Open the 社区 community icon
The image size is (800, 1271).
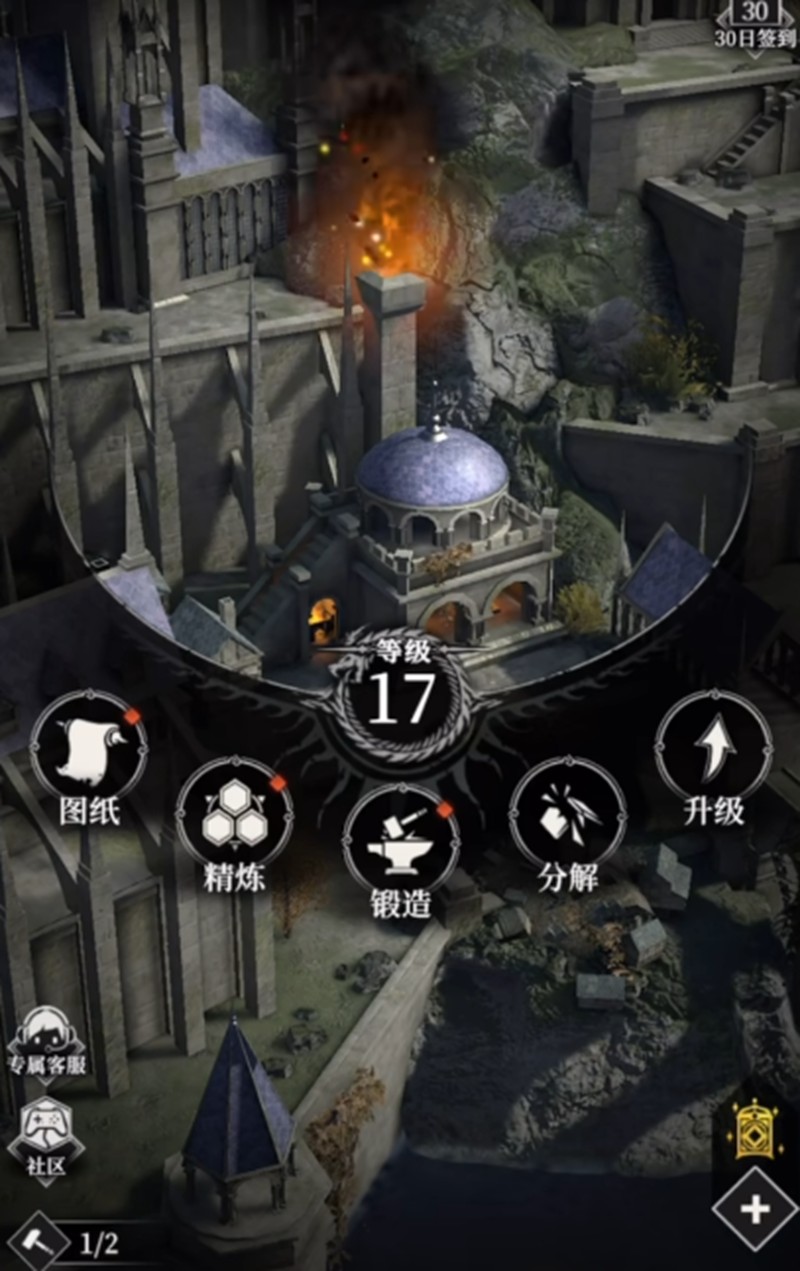click(46, 1130)
